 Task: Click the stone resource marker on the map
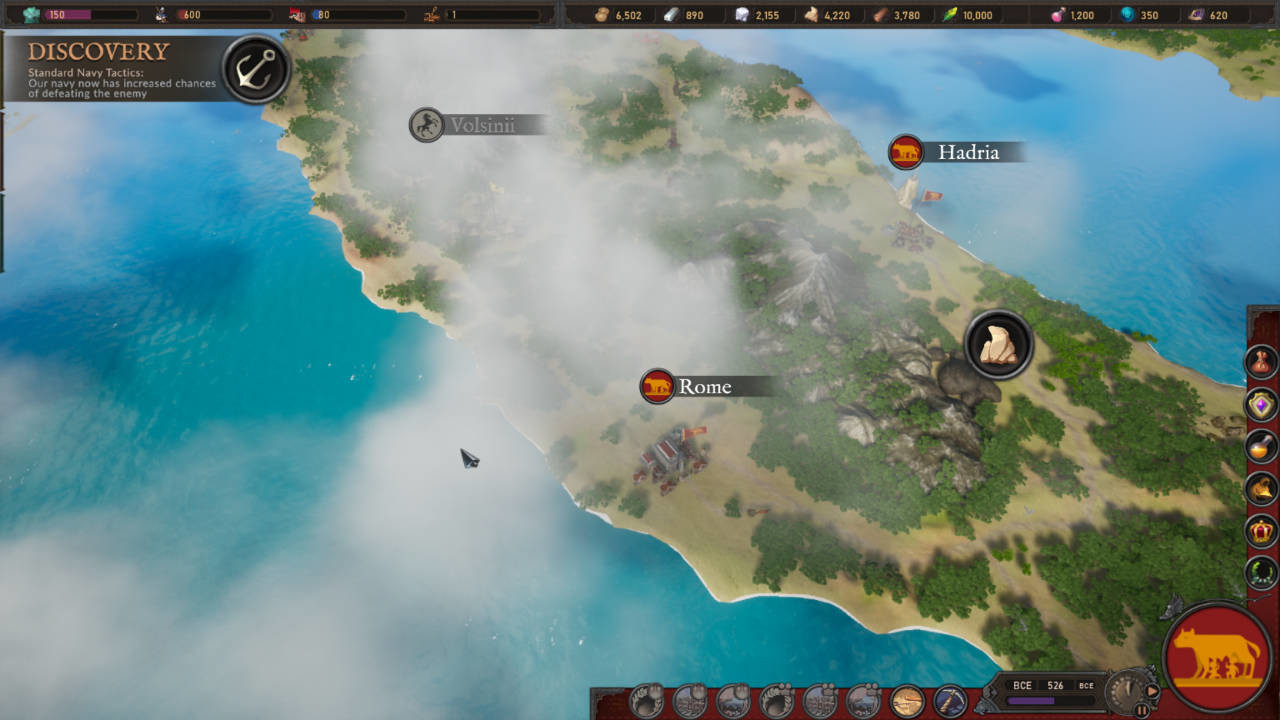(x=998, y=345)
